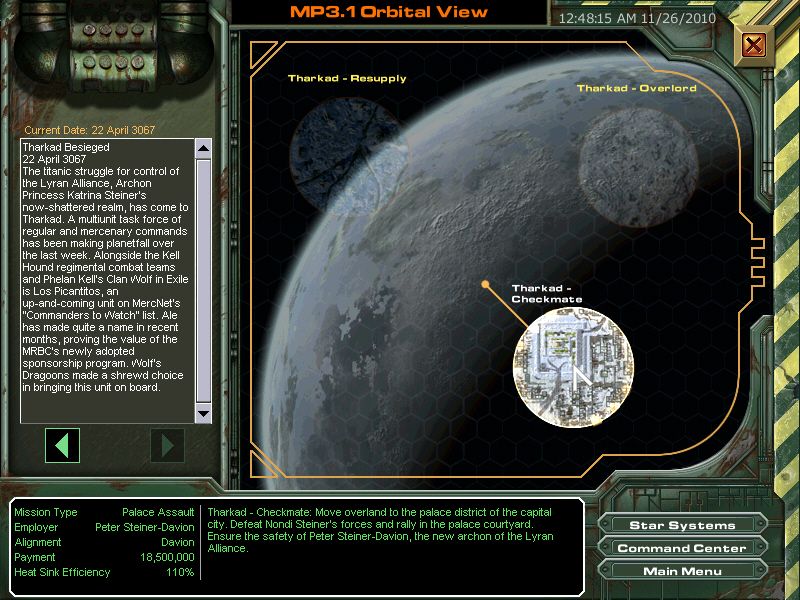Open the Star Systems screen

point(682,525)
